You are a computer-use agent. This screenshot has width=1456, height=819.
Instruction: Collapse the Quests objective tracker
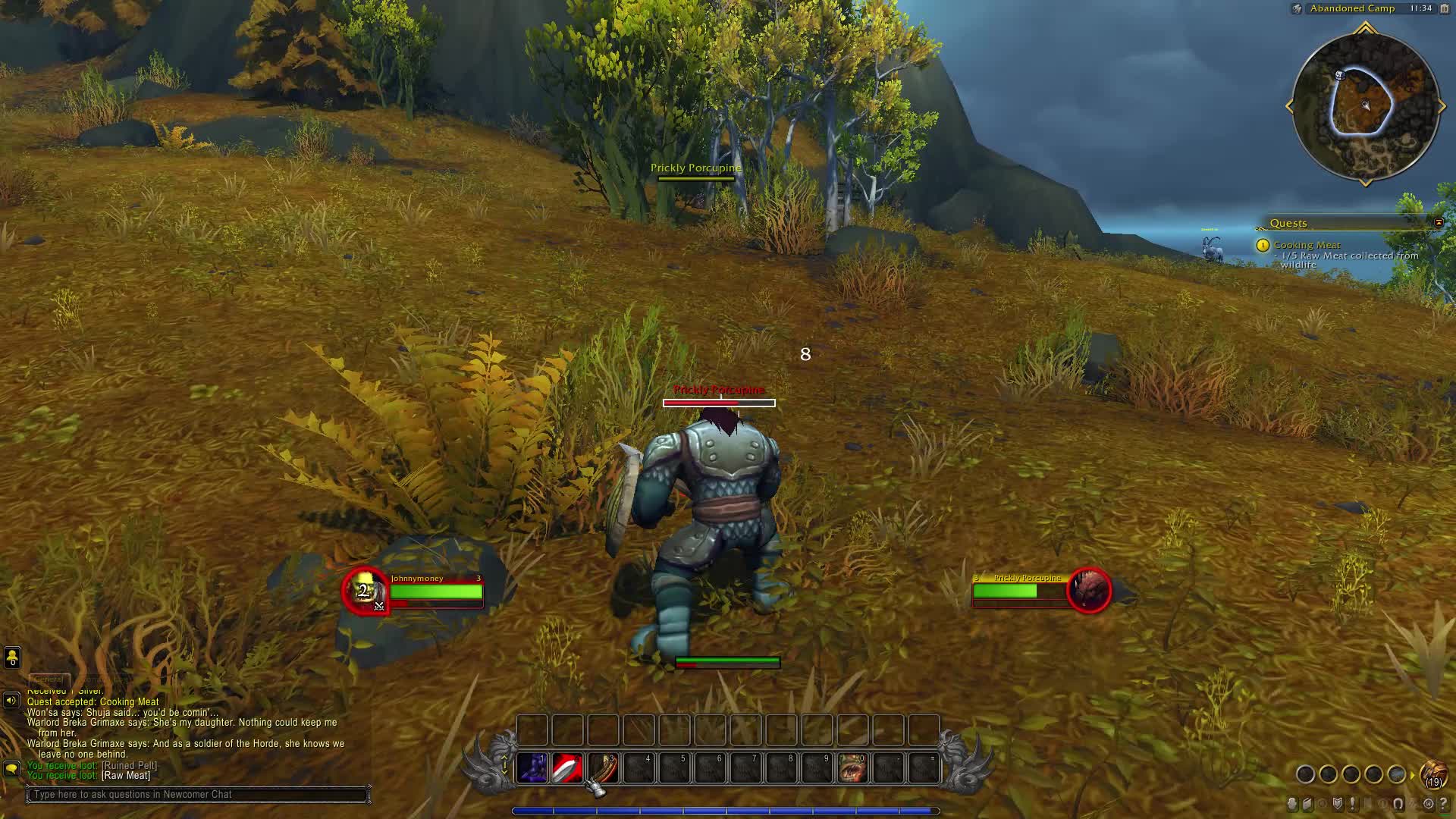[1438, 223]
